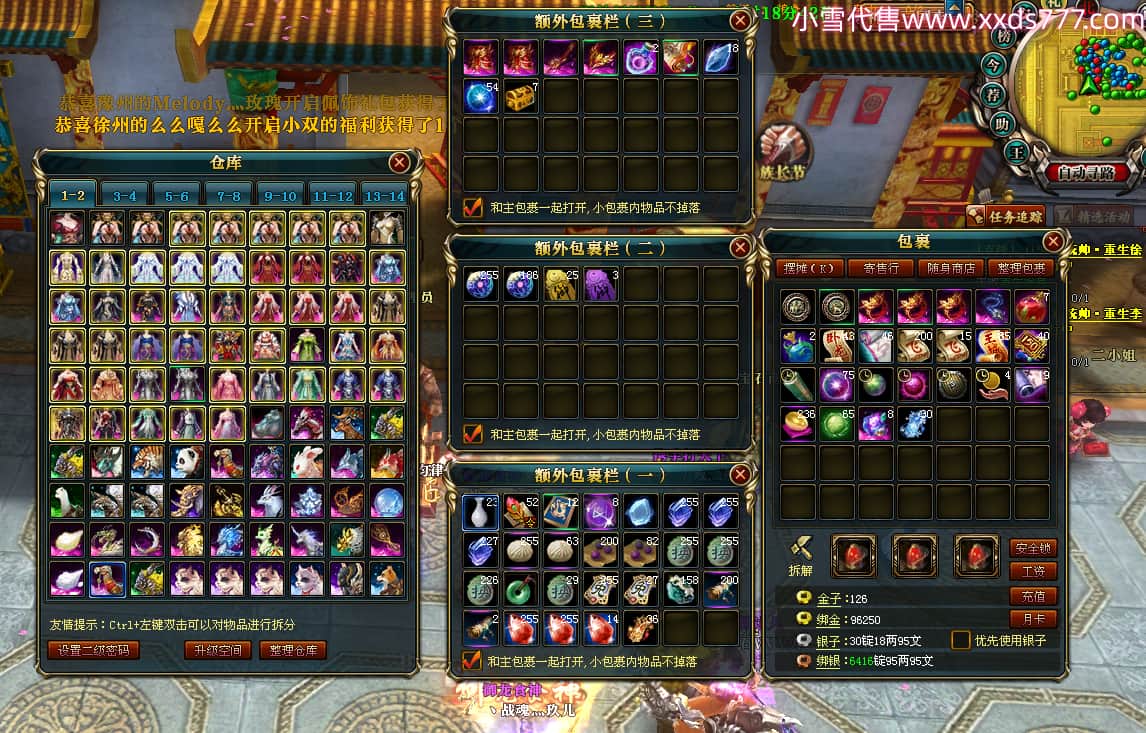Close the 包裹 bag window
1146x733 pixels.
[1053, 242]
